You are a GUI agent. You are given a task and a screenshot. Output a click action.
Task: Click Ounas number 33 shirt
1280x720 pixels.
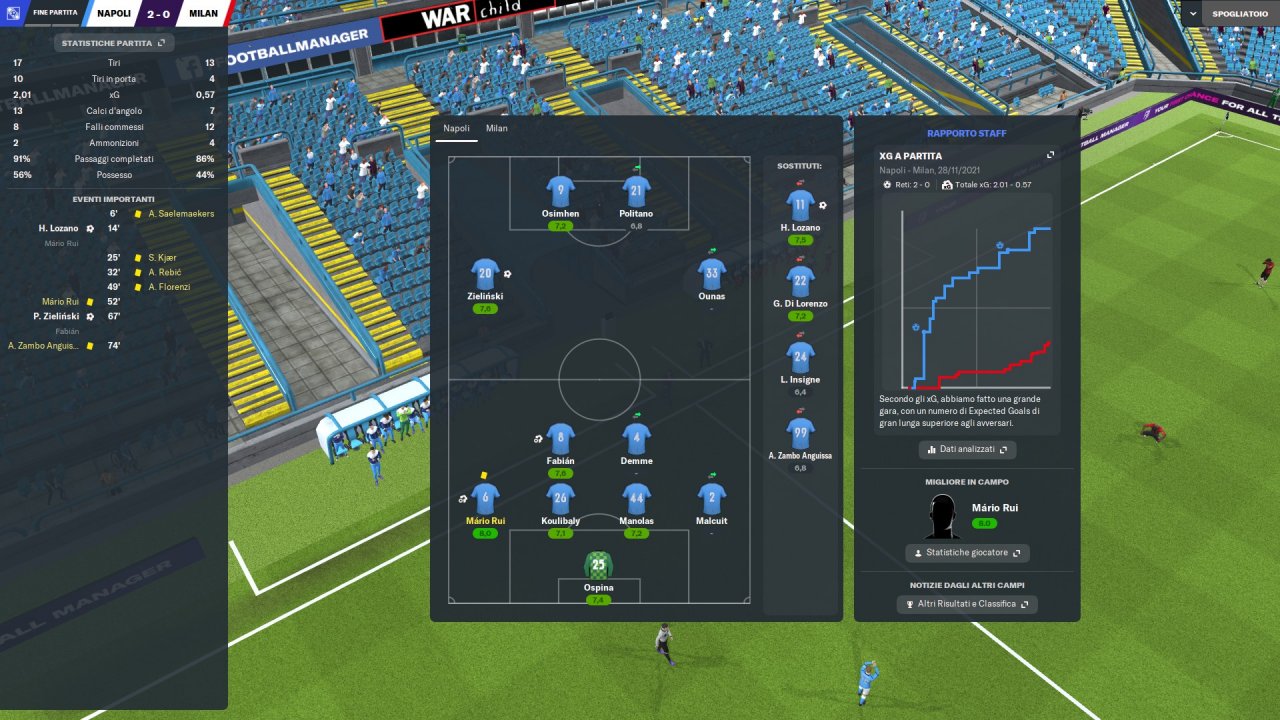[712, 275]
